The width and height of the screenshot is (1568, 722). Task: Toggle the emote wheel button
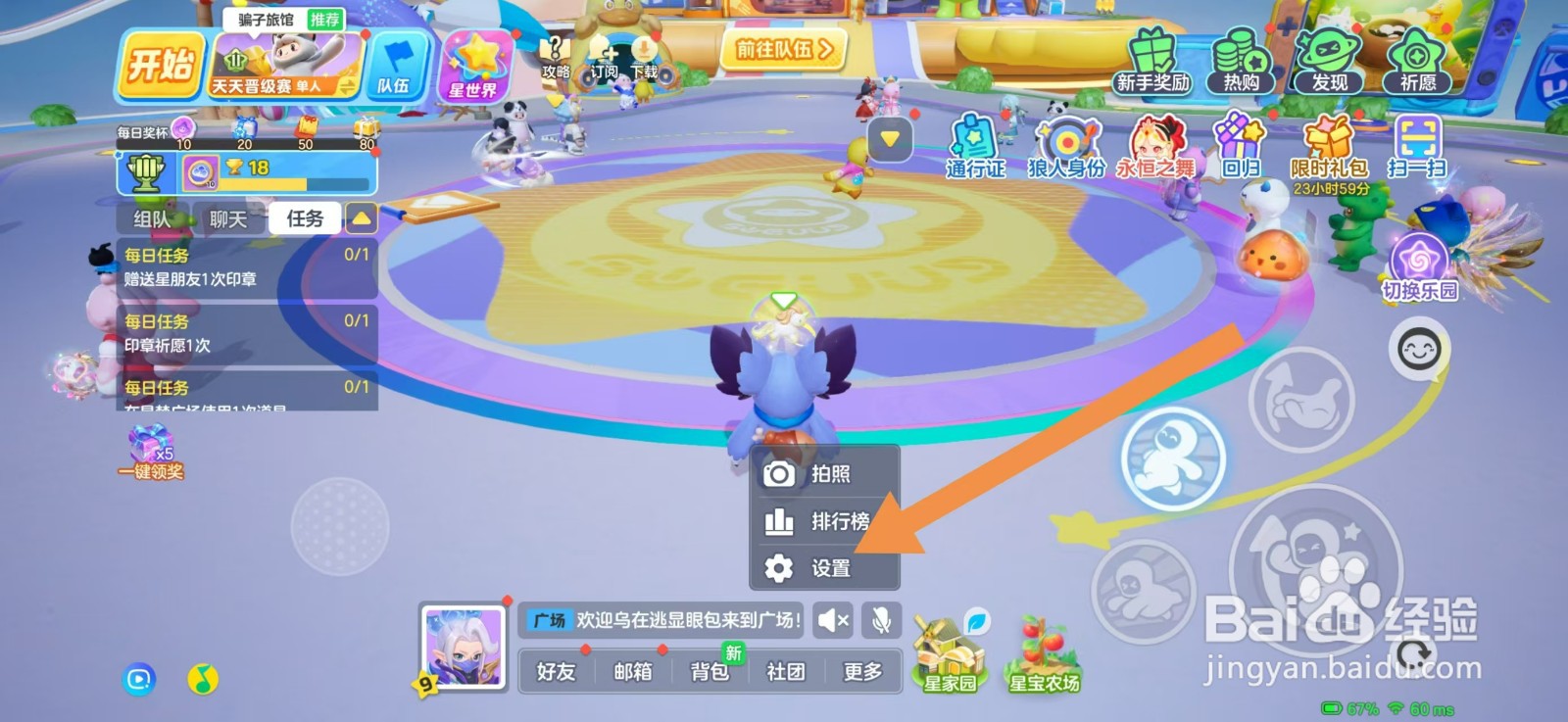tap(1420, 350)
